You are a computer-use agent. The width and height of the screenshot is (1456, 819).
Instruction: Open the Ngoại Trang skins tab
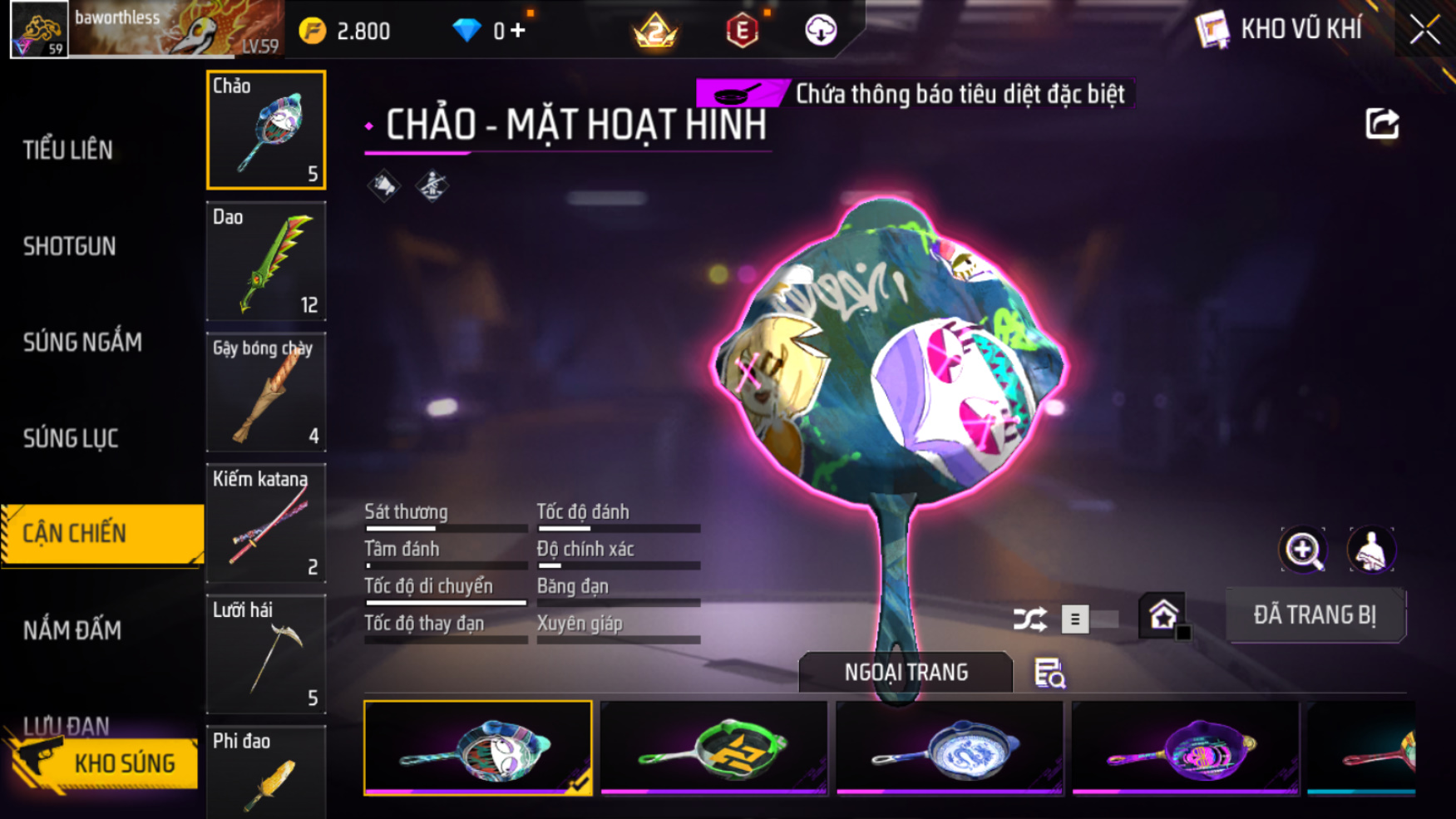[x=906, y=672]
